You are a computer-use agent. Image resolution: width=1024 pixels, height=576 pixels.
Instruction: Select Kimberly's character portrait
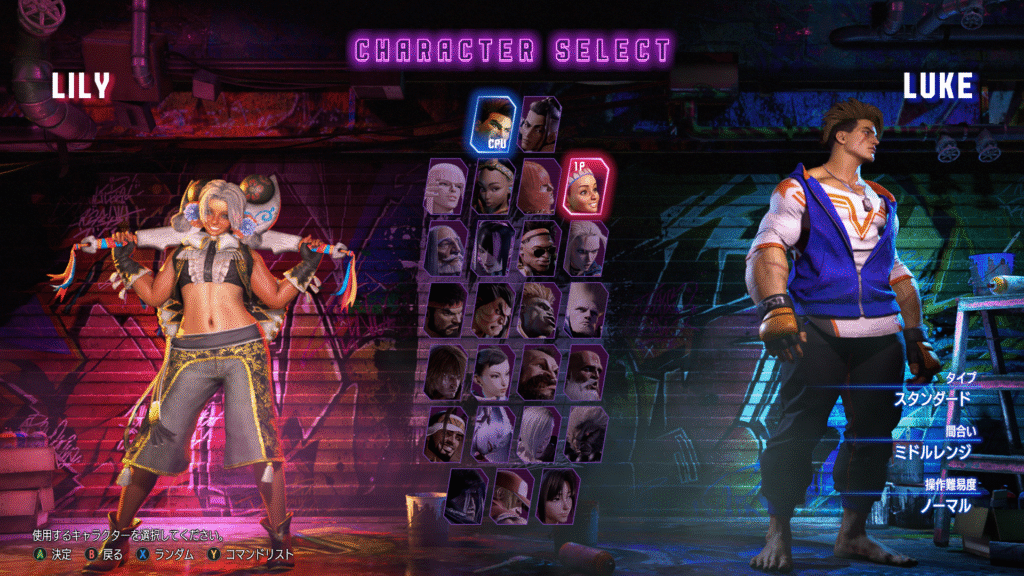pos(494,187)
